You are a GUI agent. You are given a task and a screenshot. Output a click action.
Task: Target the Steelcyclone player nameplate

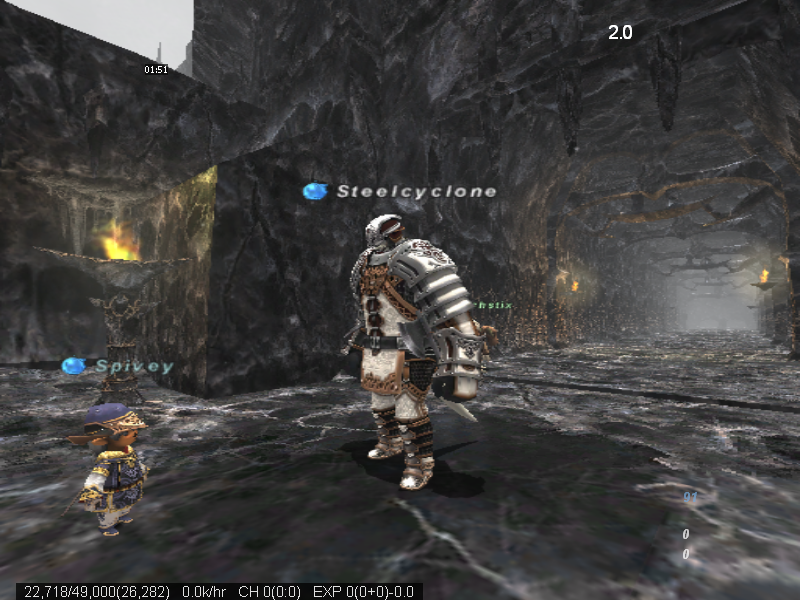pyautogui.click(x=415, y=191)
